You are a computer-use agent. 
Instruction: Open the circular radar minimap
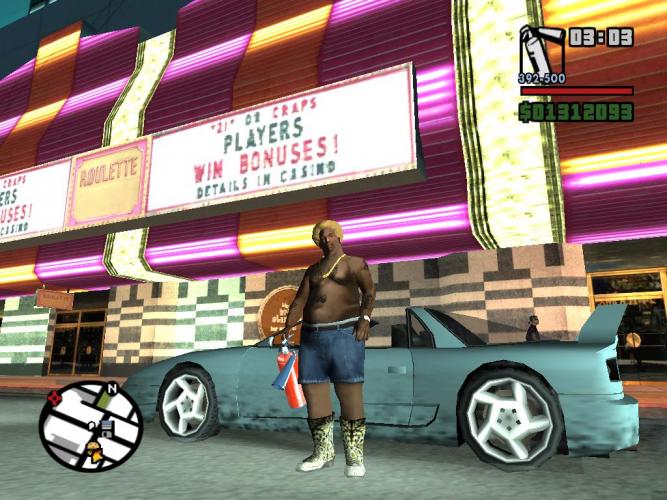coord(91,425)
